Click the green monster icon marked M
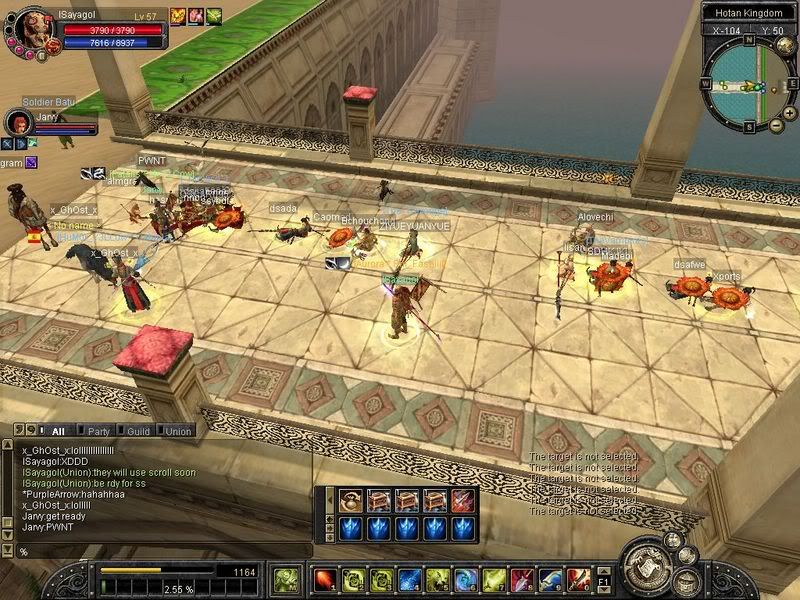Viewport: 800px width, 600px height. (x=286, y=578)
